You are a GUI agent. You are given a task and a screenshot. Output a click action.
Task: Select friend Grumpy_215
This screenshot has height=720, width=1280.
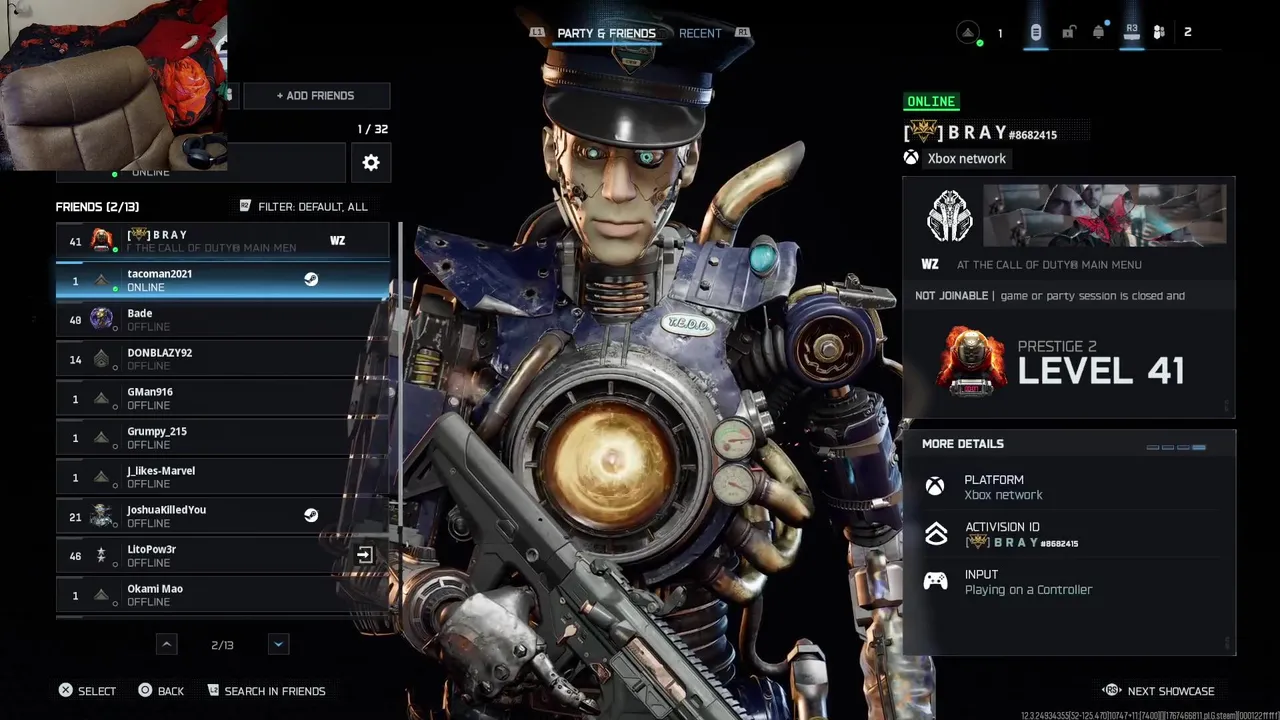[222, 437]
